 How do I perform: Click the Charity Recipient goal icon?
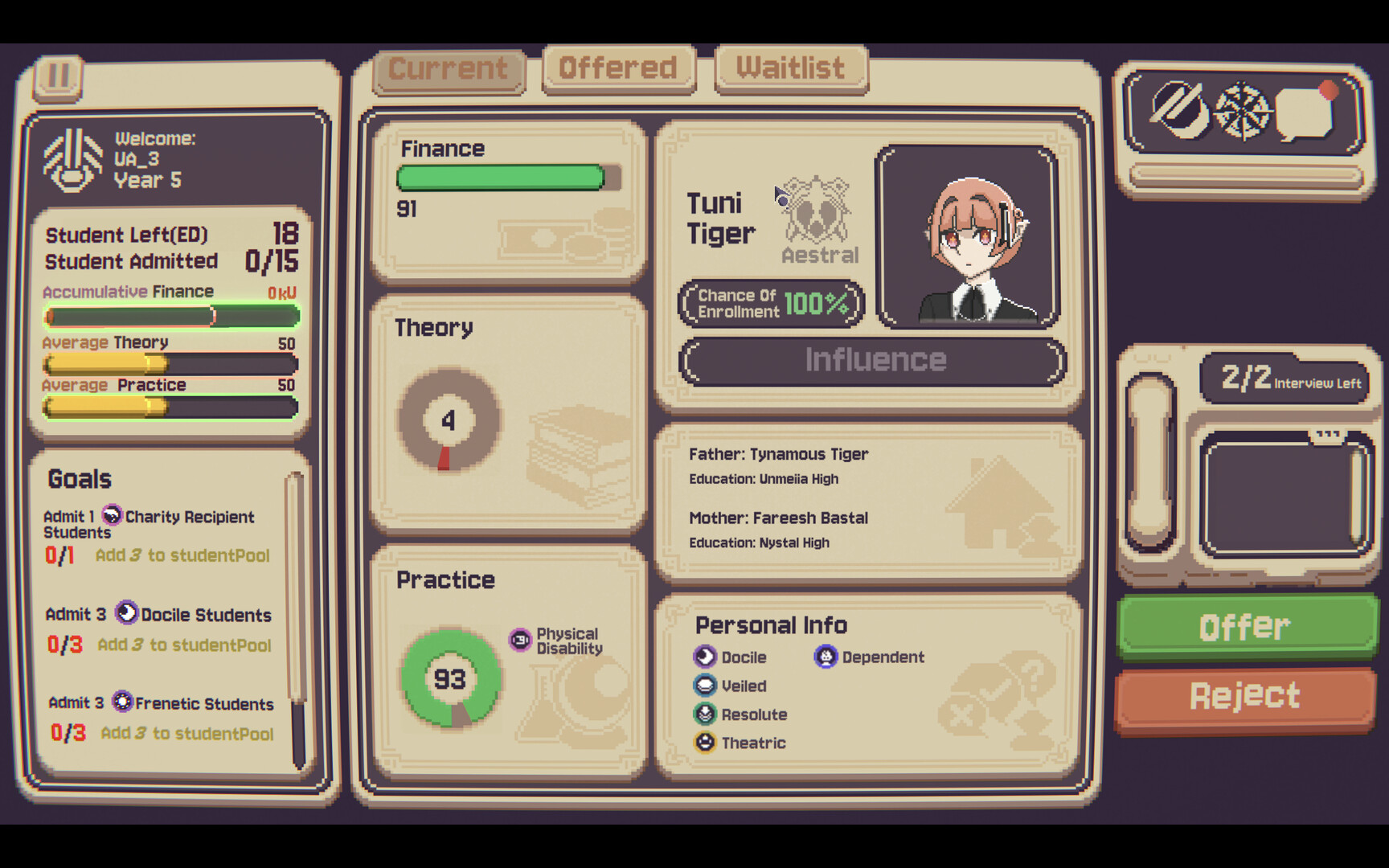coord(112,516)
